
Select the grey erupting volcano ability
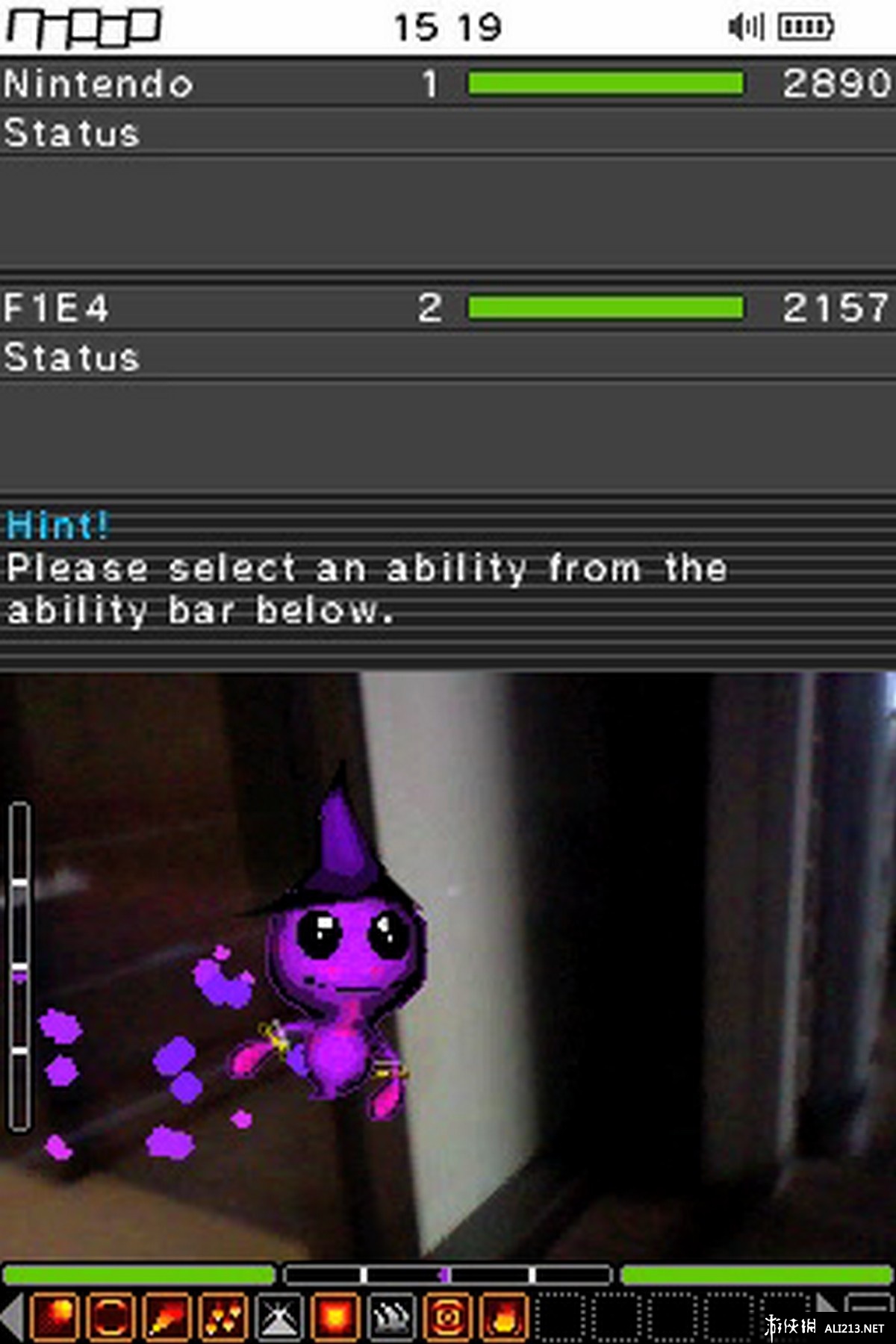(x=279, y=1316)
